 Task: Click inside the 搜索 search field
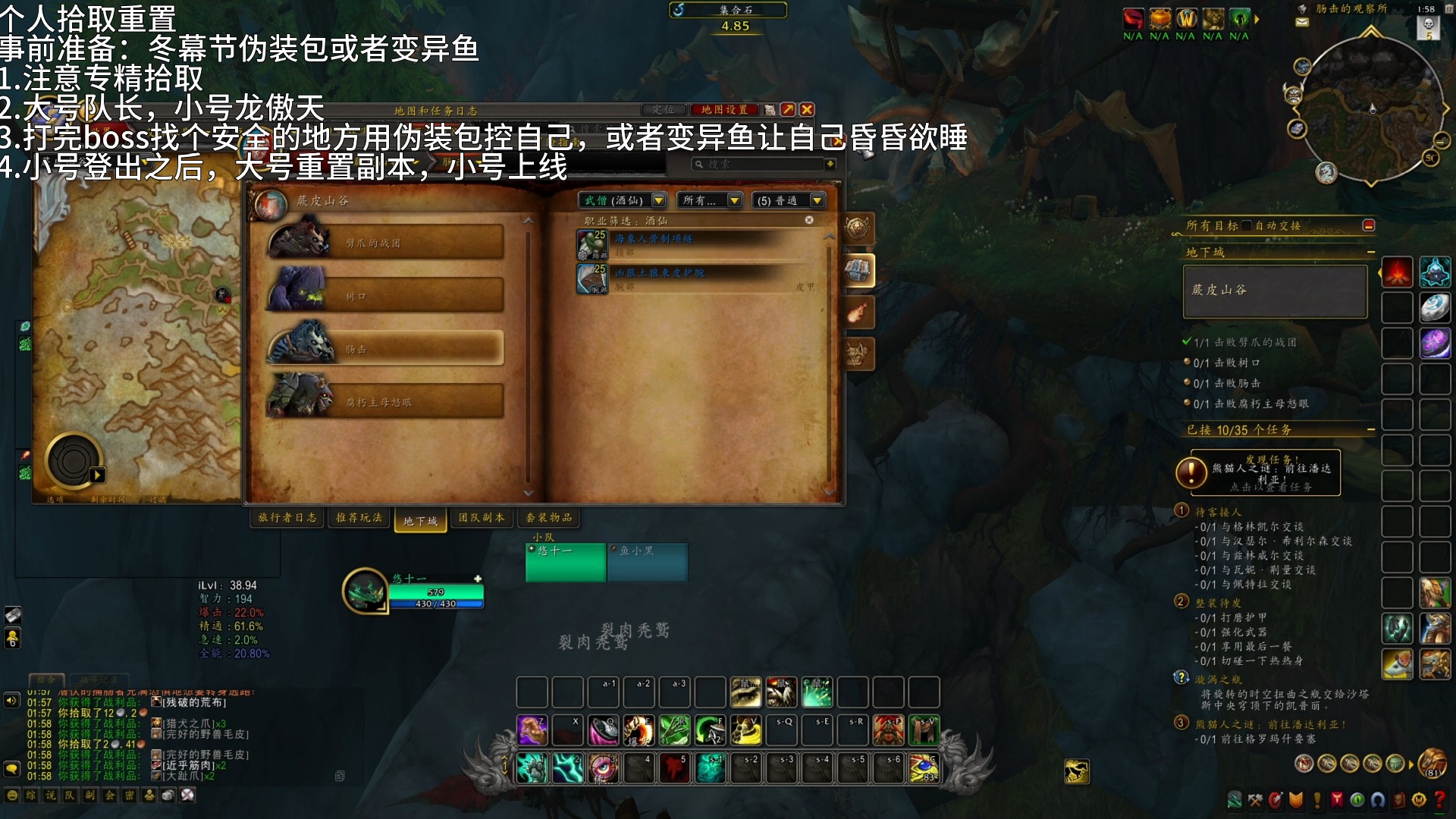point(758,164)
